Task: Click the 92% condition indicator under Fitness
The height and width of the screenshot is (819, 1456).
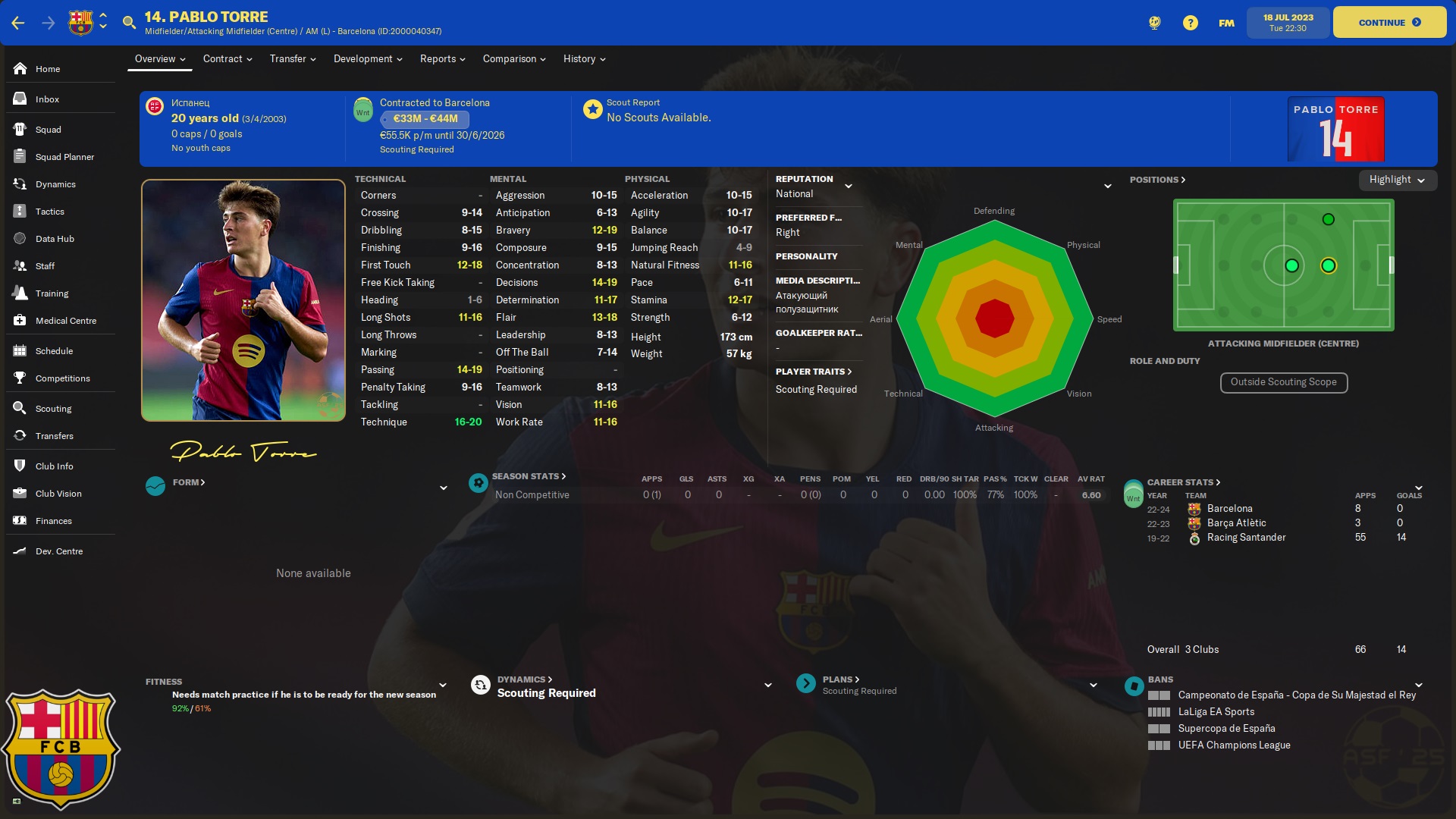Action: [x=180, y=709]
